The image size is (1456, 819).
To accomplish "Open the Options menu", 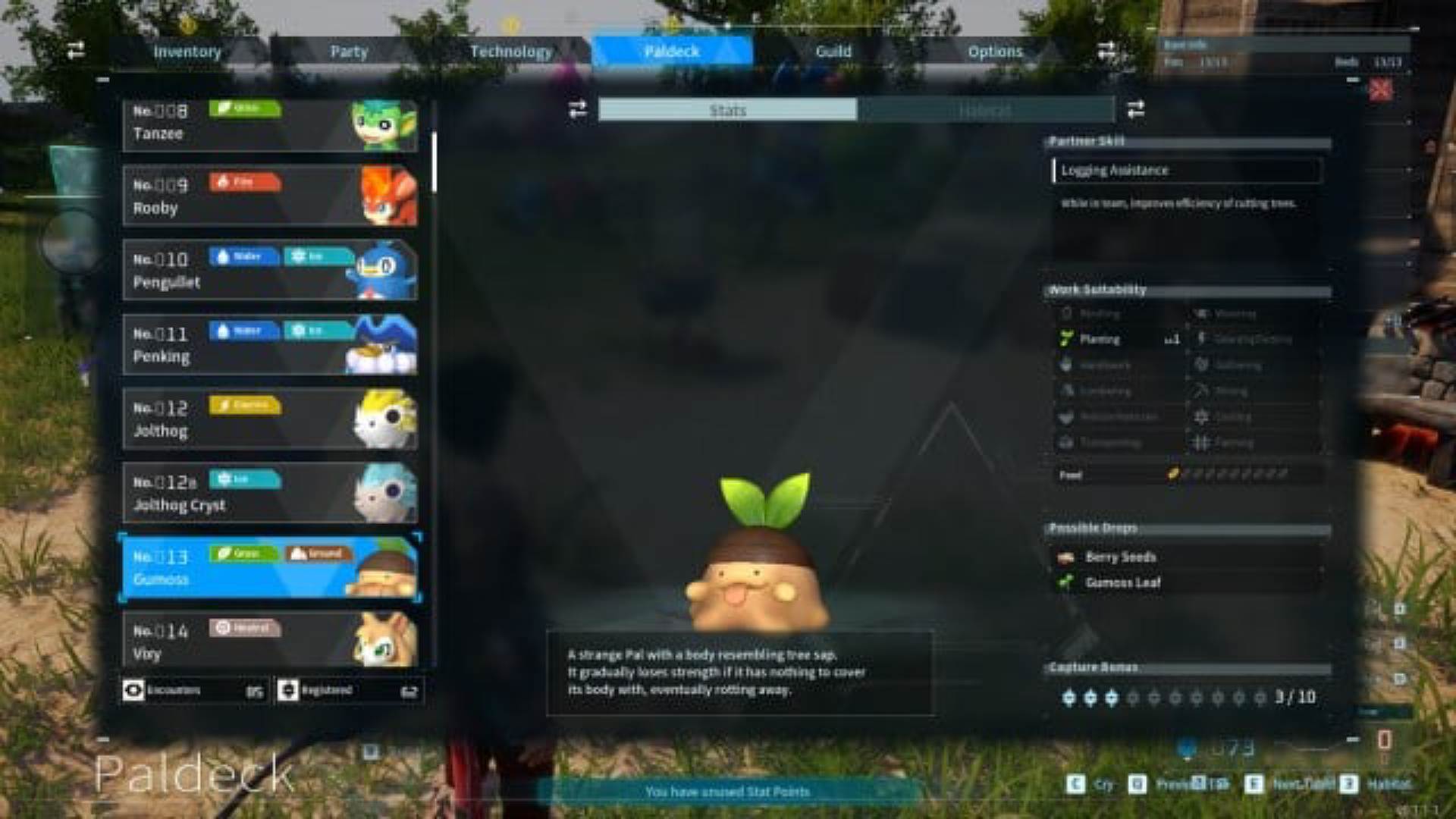I will coord(994,51).
